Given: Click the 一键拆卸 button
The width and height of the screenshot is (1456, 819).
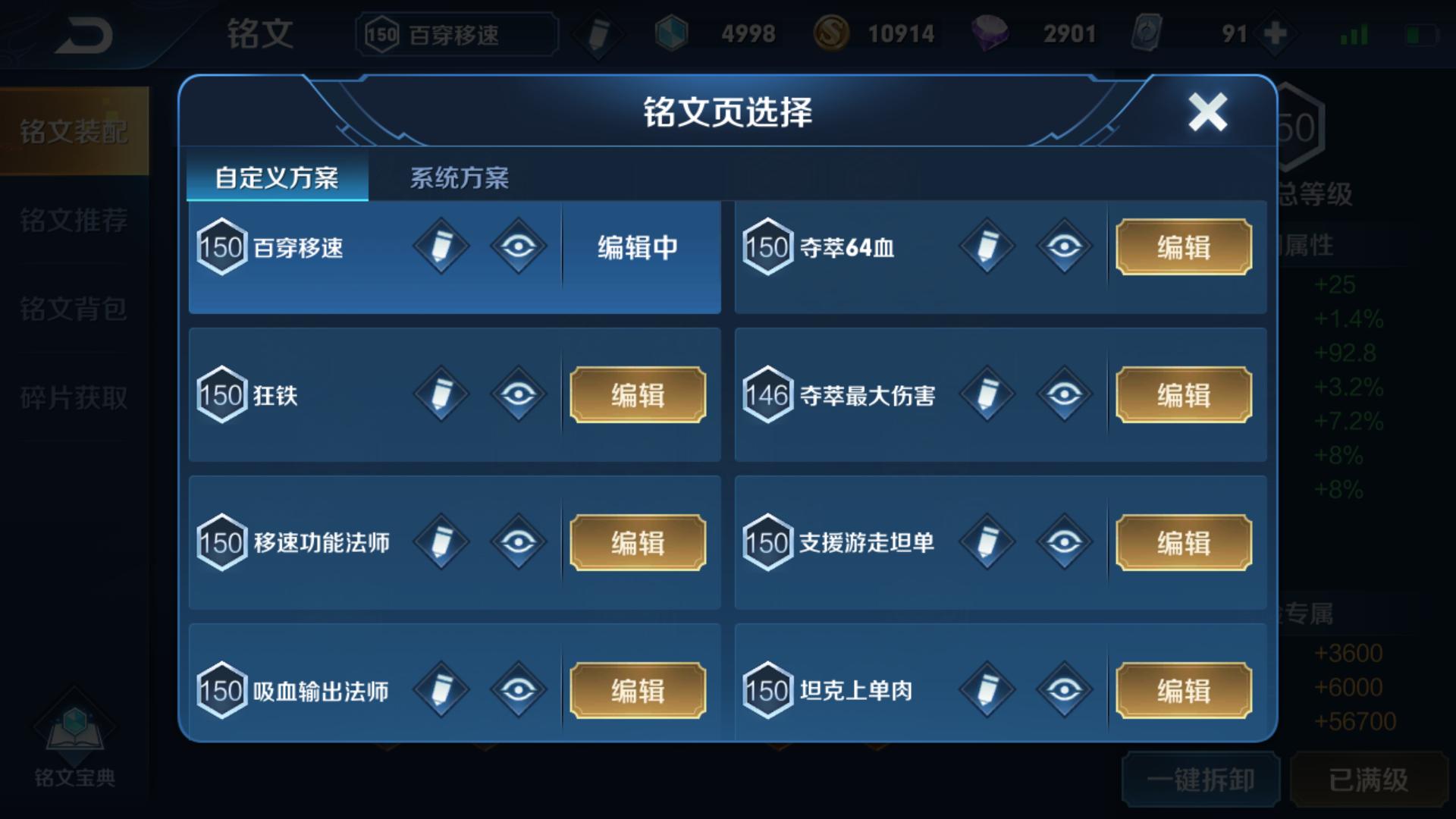Looking at the screenshot, I should [x=1200, y=778].
